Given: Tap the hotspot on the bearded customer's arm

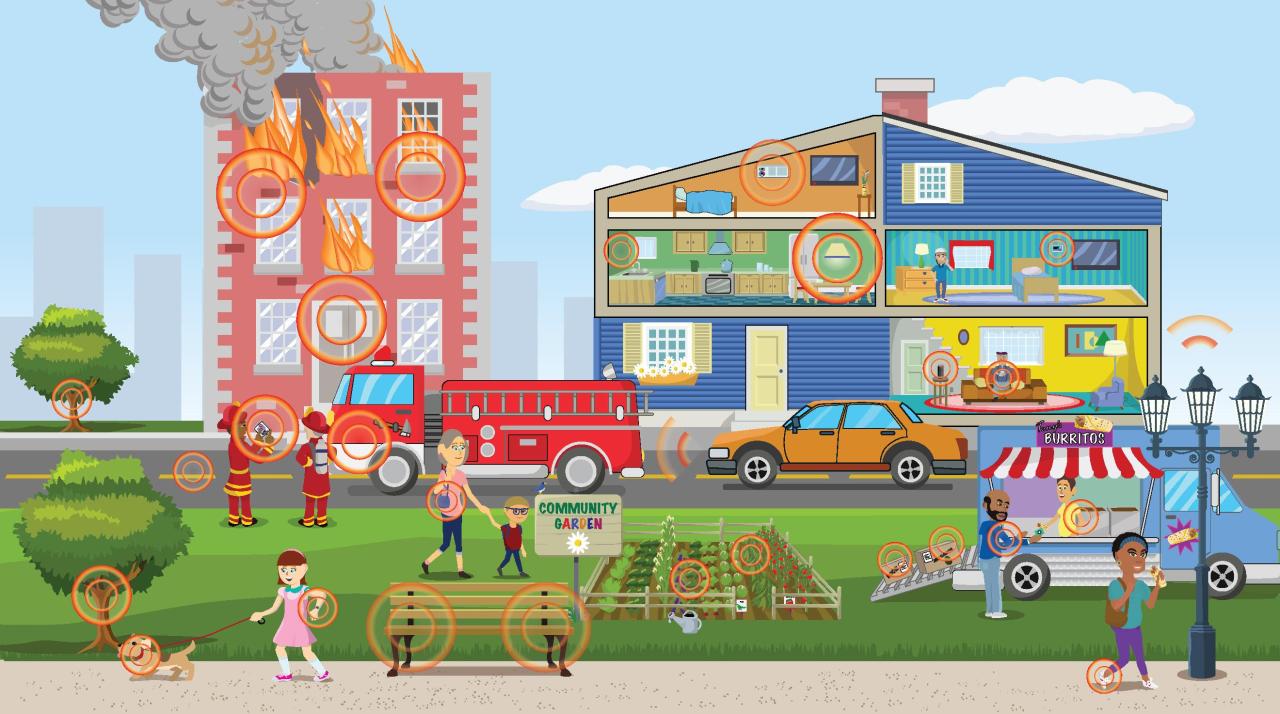Looking at the screenshot, I should click(1005, 539).
